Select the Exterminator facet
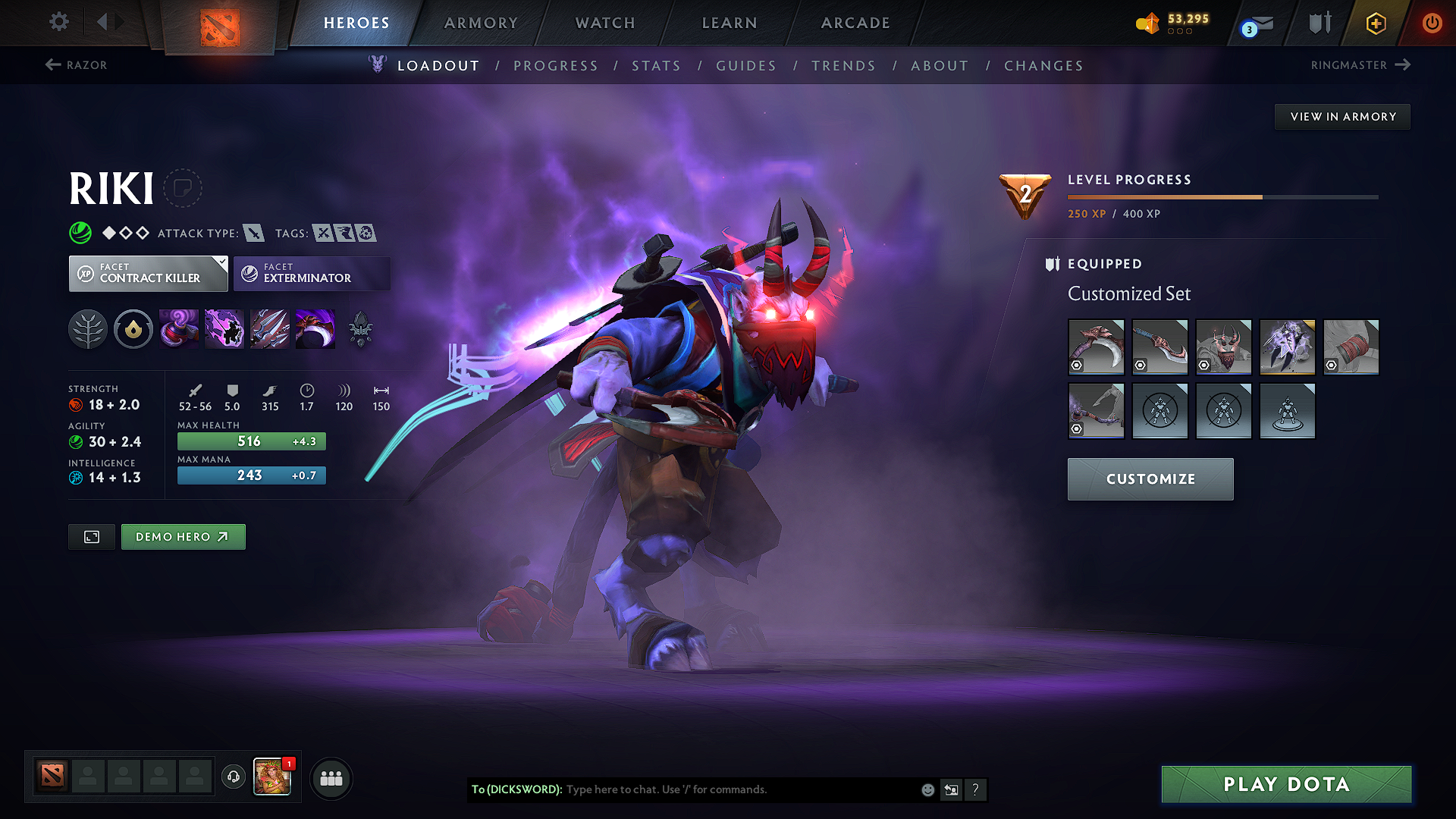Image resolution: width=1456 pixels, height=819 pixels. tap(311, 273)
